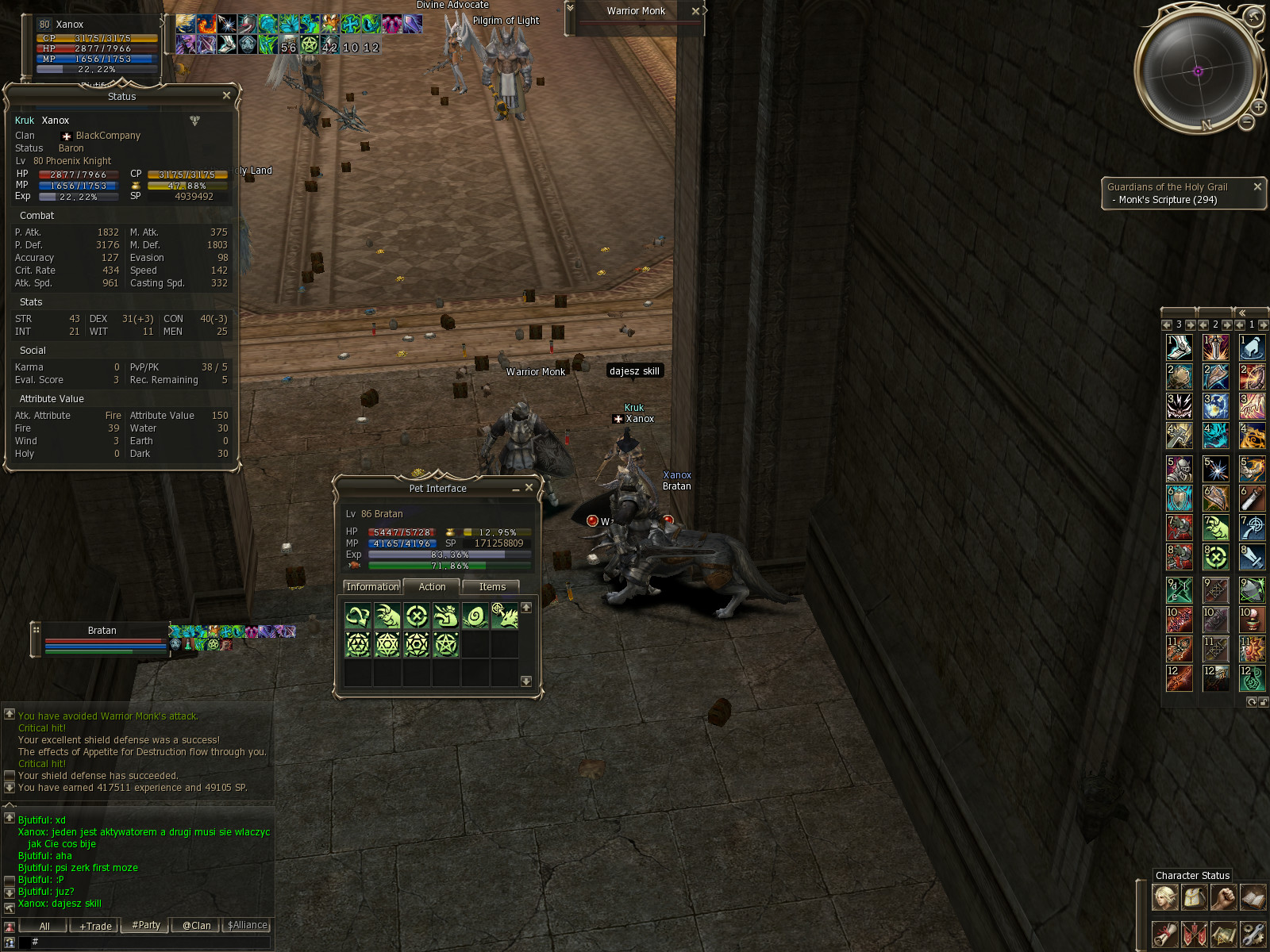
Task: Close the Status window
Action: (x=226, y=96)
